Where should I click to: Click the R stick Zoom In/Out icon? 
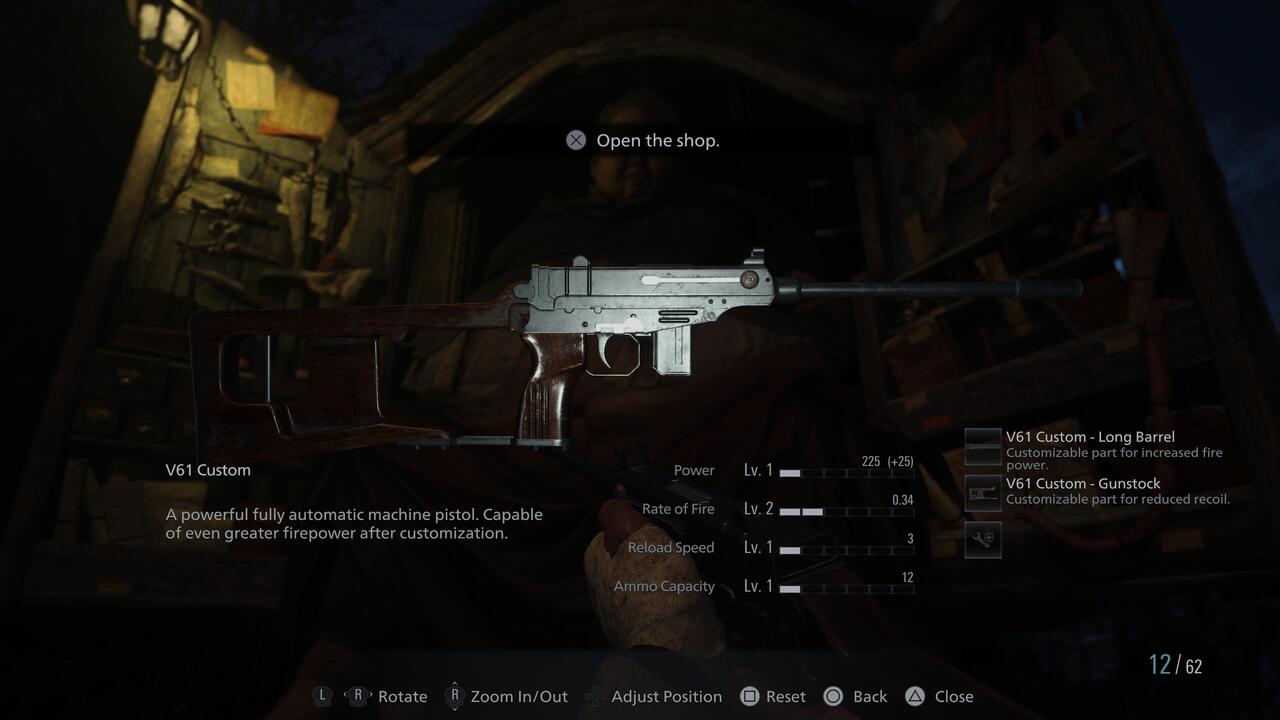point(455,696)
